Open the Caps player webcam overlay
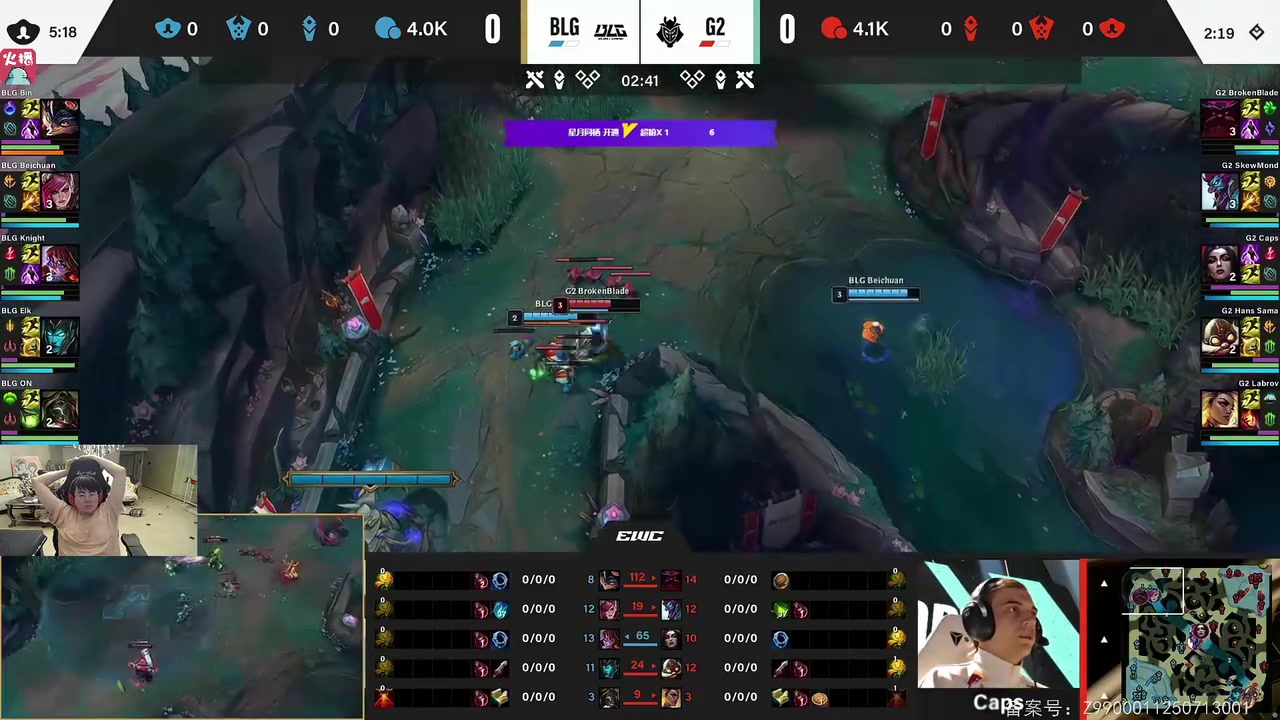The height and width of the screenshot is (720, 1280). click(x=998, y=636)
